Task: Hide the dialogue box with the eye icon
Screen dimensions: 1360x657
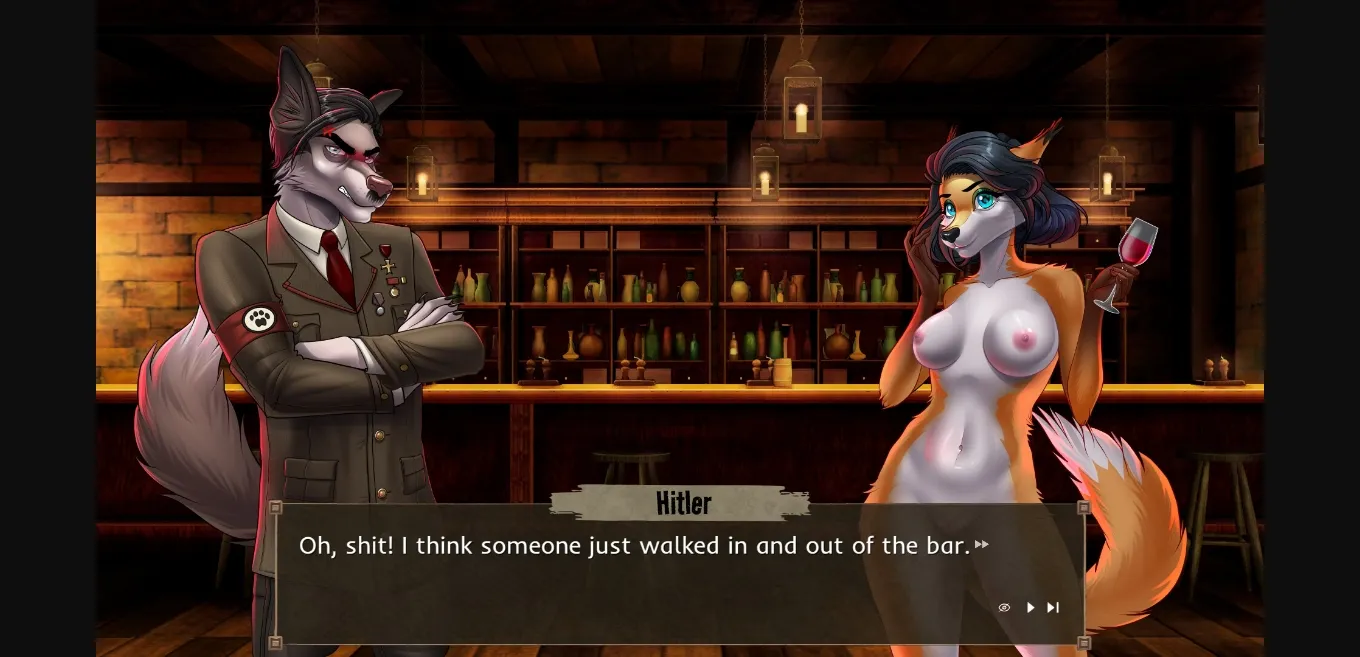Action: coord(1004,607)
